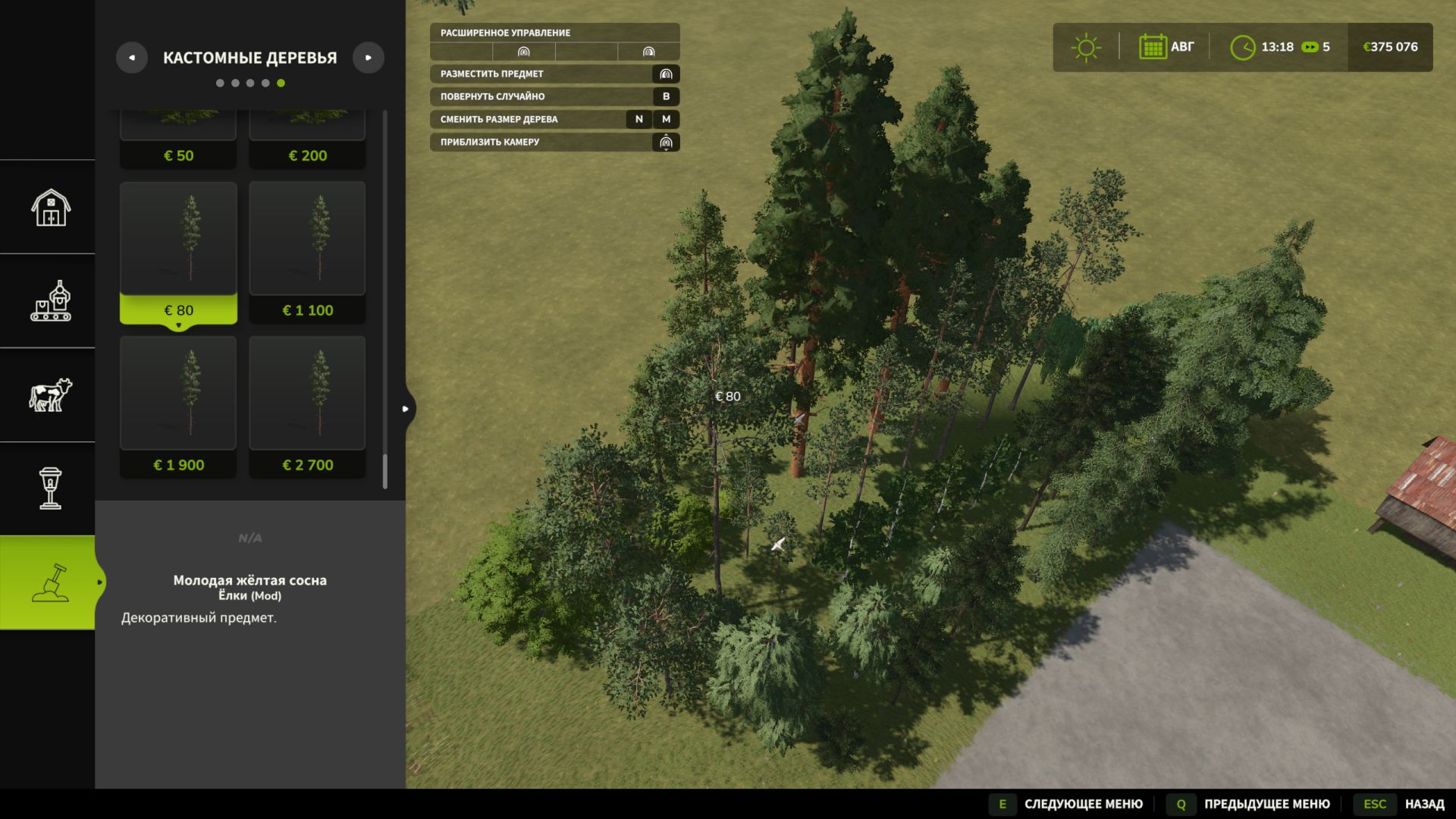Select the €2 700 tree thumbnail

[306, 394]
